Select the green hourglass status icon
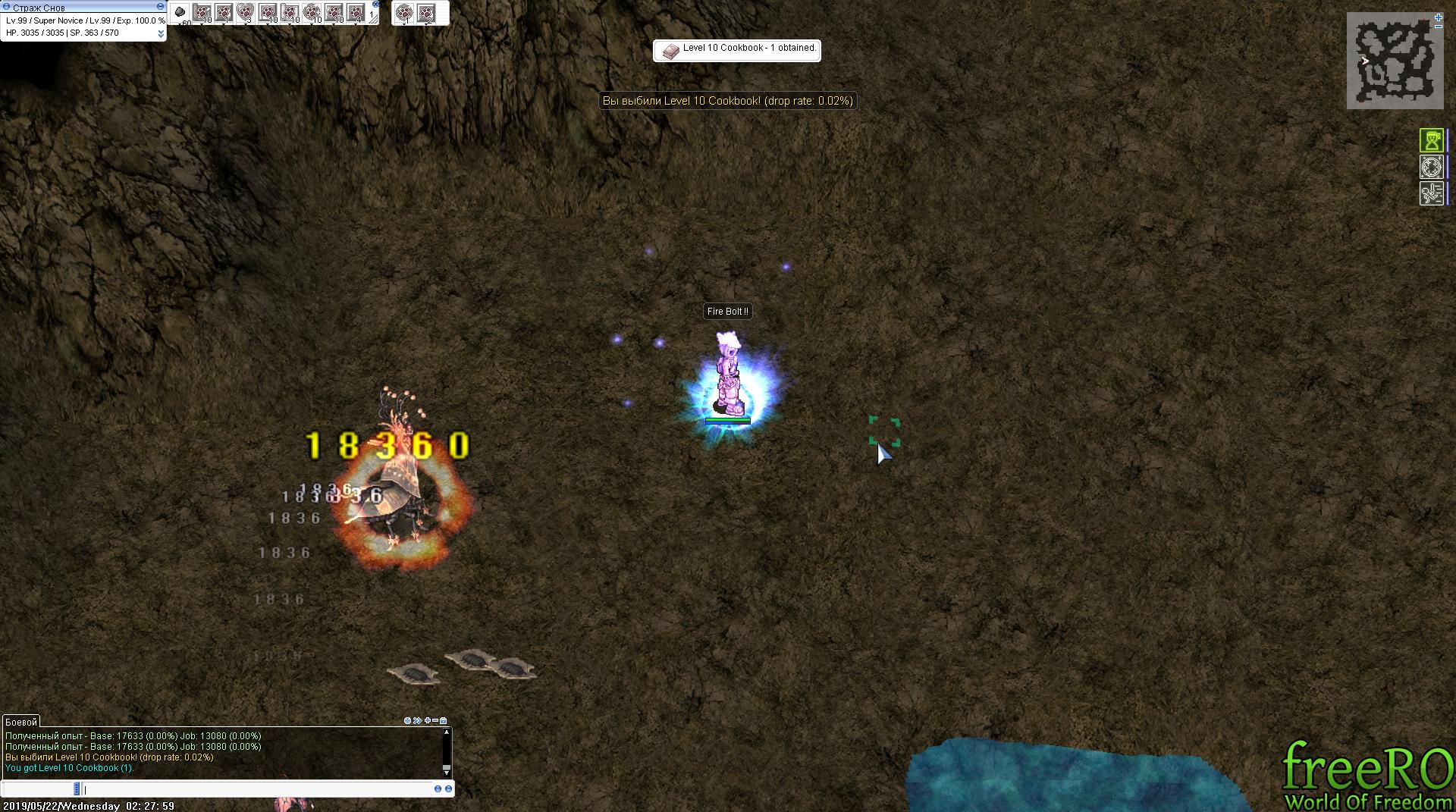Screen dimensions: 1456x812 (x=1431, y=140)
